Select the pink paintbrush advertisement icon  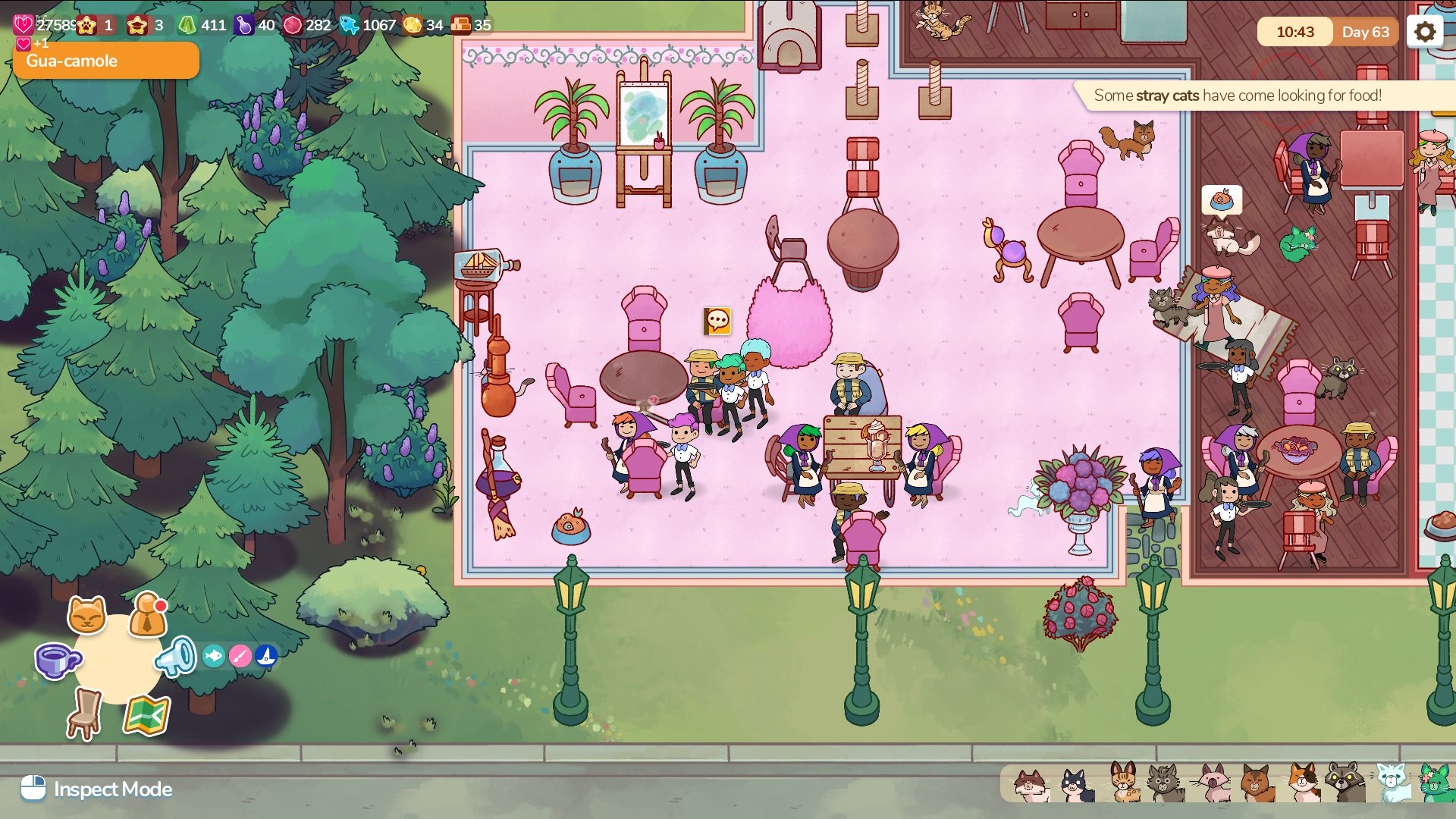240,656
